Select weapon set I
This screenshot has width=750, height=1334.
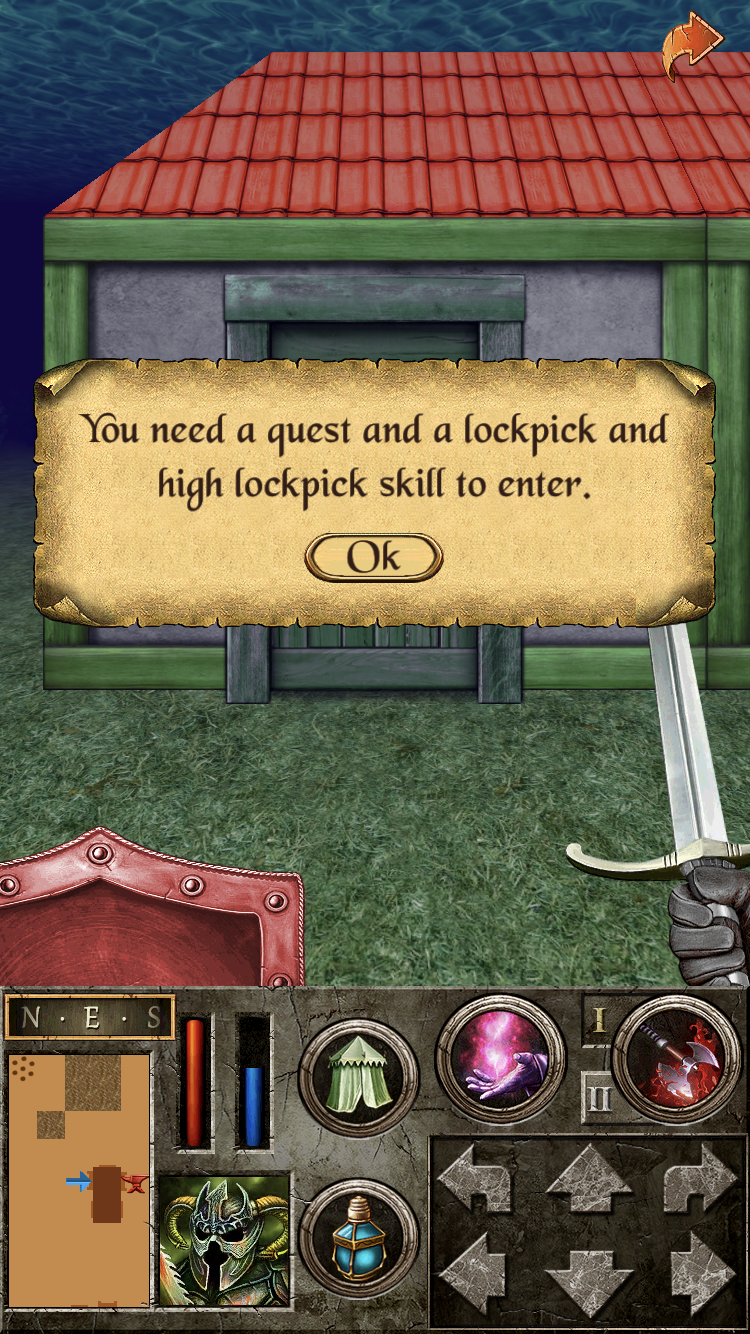(599, 1020)
